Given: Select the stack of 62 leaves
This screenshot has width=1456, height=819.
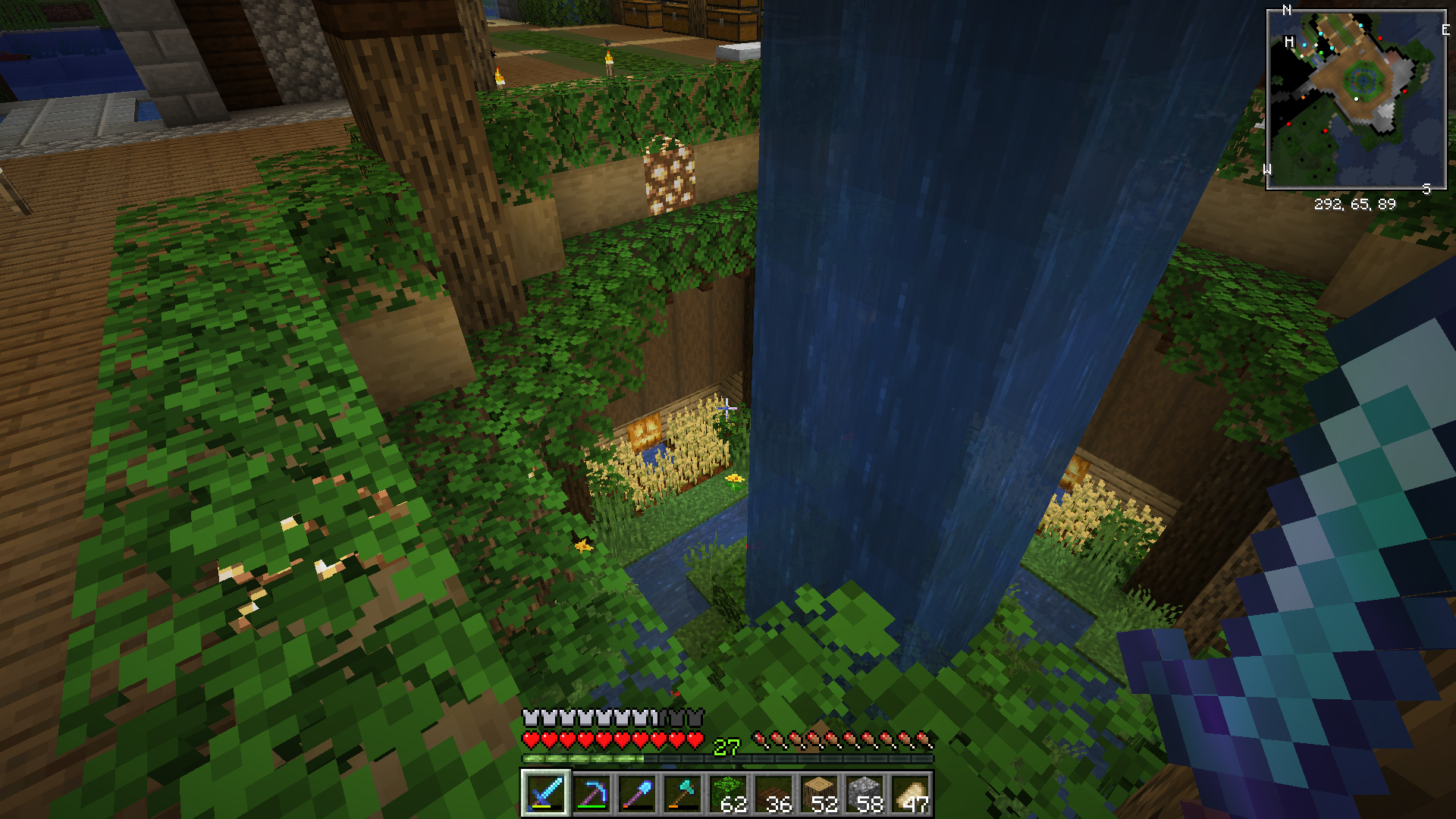Looking at the screenshot, I should tap(729, 794).
